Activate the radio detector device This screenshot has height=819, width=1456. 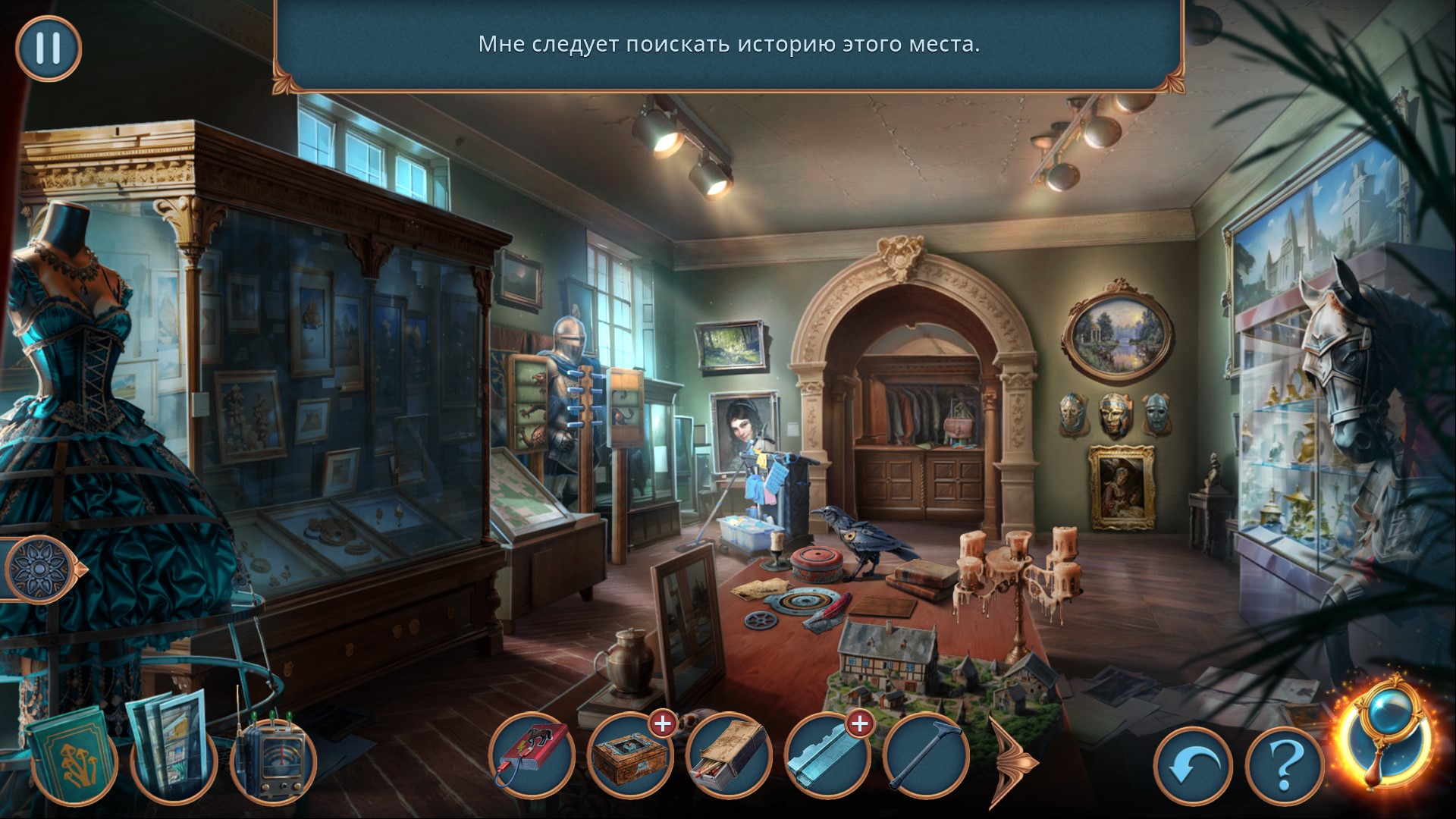pyautogui.click(x=271, y=750)
